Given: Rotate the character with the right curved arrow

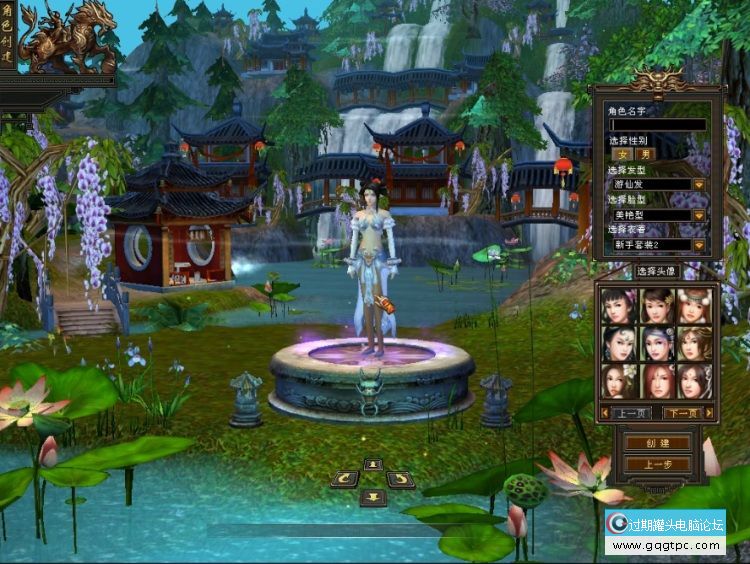Looking at the screenshot, I should [400, 480].
